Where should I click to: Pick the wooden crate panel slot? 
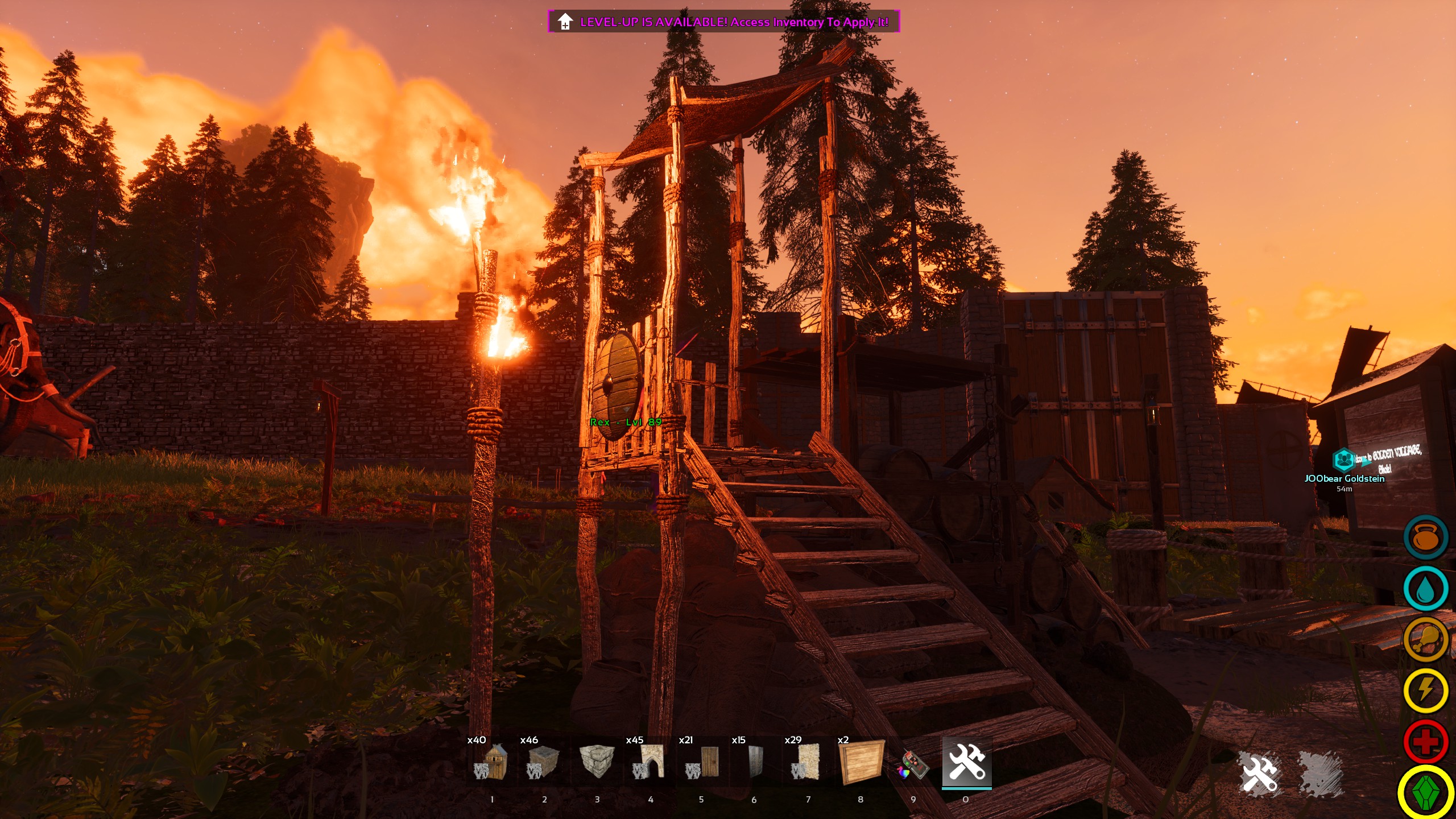[x=861, y=763]
